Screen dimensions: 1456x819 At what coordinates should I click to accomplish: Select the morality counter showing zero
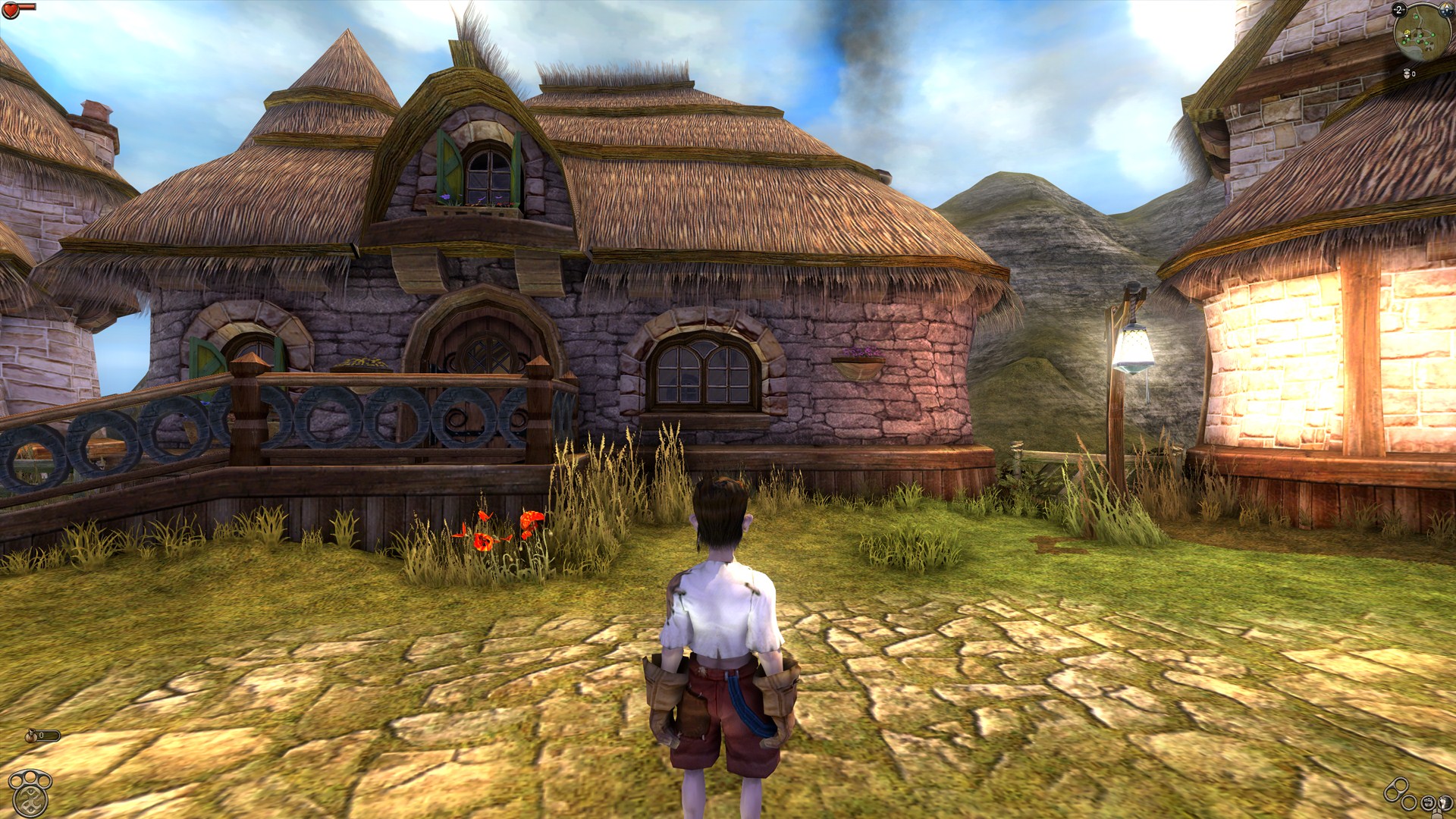[x=1414, y=74]
